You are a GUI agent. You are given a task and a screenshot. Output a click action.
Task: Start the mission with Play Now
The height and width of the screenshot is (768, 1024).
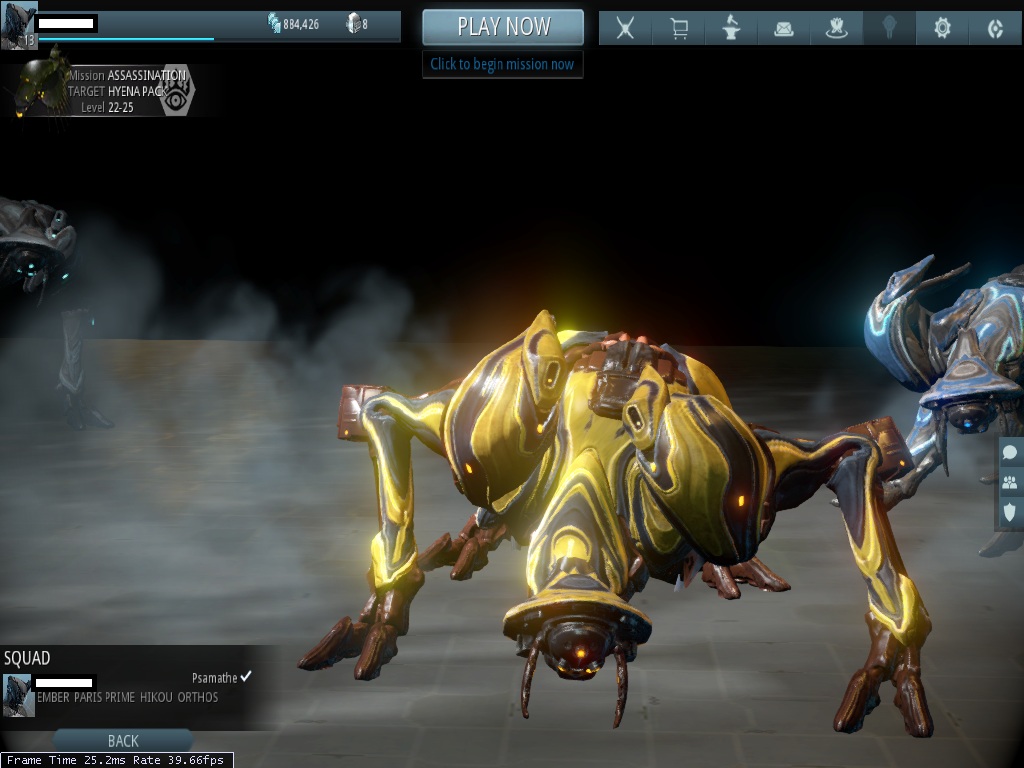[x=503, y=27]
